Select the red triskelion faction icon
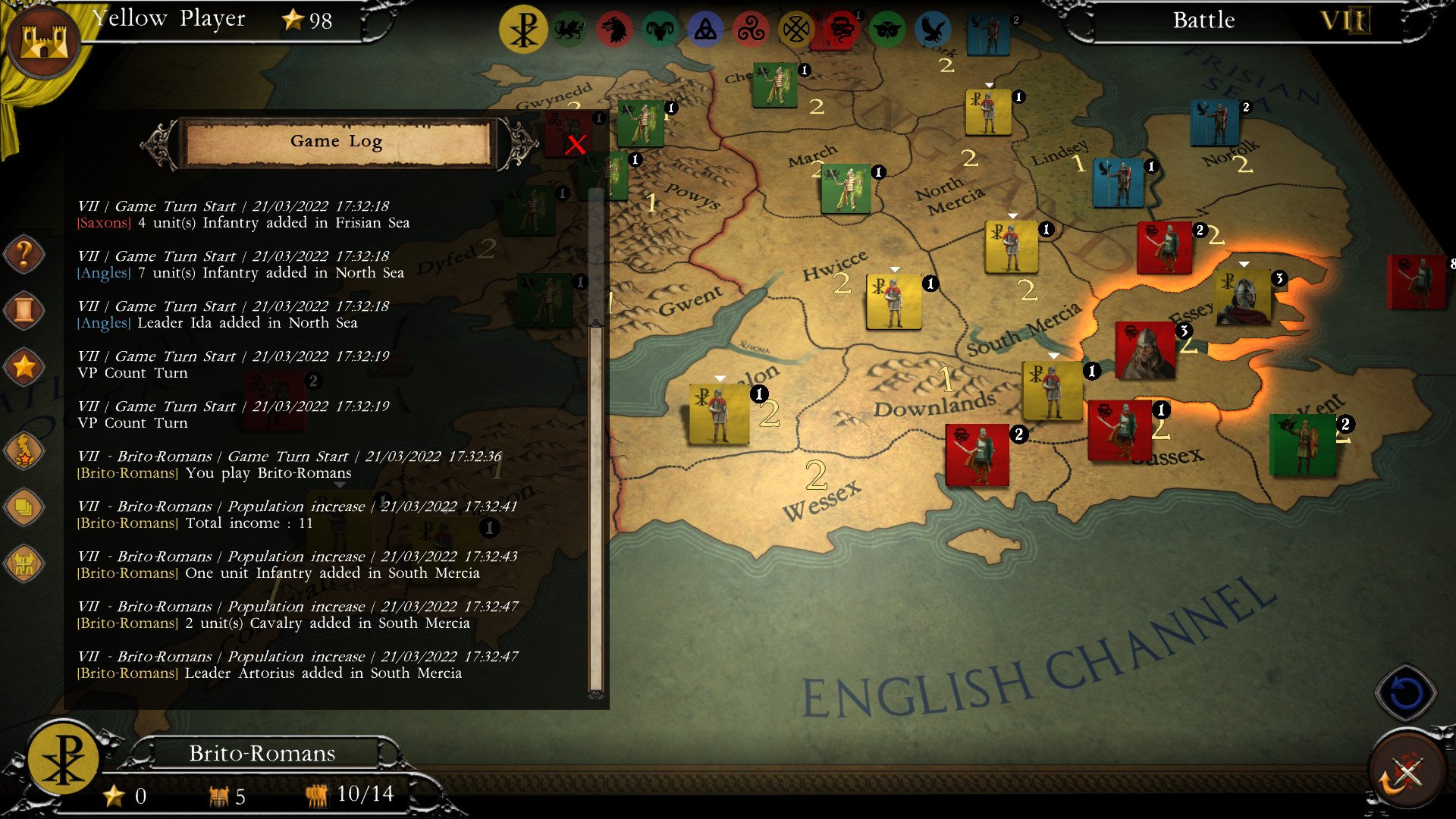This screenshot has width=1456, height=819. (x=751, y=29)
